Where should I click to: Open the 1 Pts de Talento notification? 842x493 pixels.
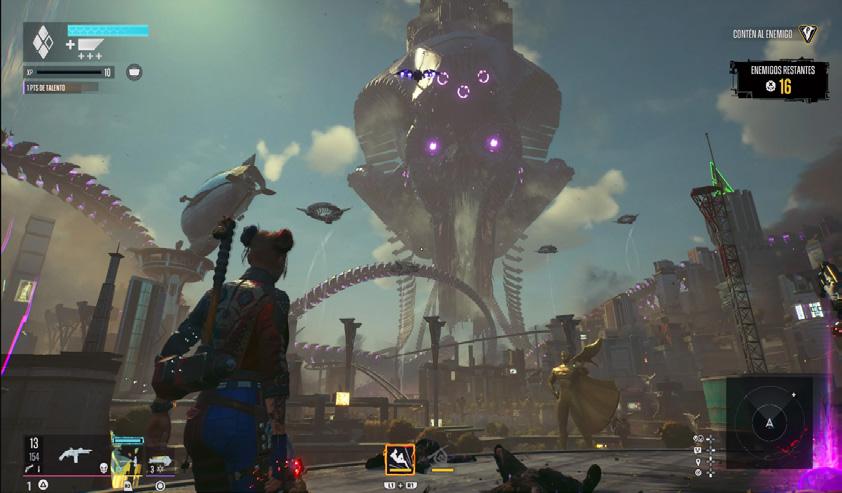point(62,87)
